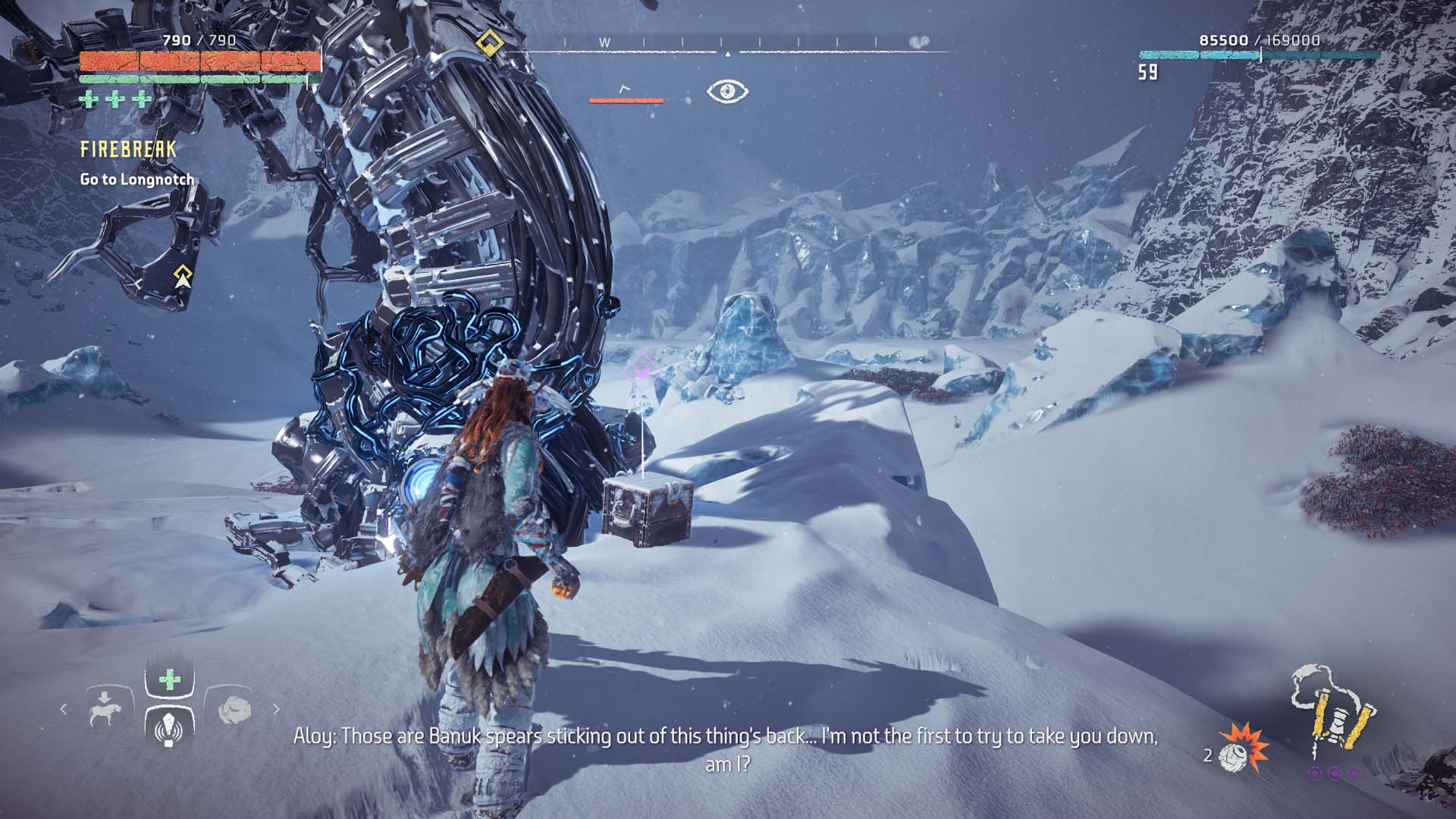Select the lure call tool slot

click(x=169, y=727)
